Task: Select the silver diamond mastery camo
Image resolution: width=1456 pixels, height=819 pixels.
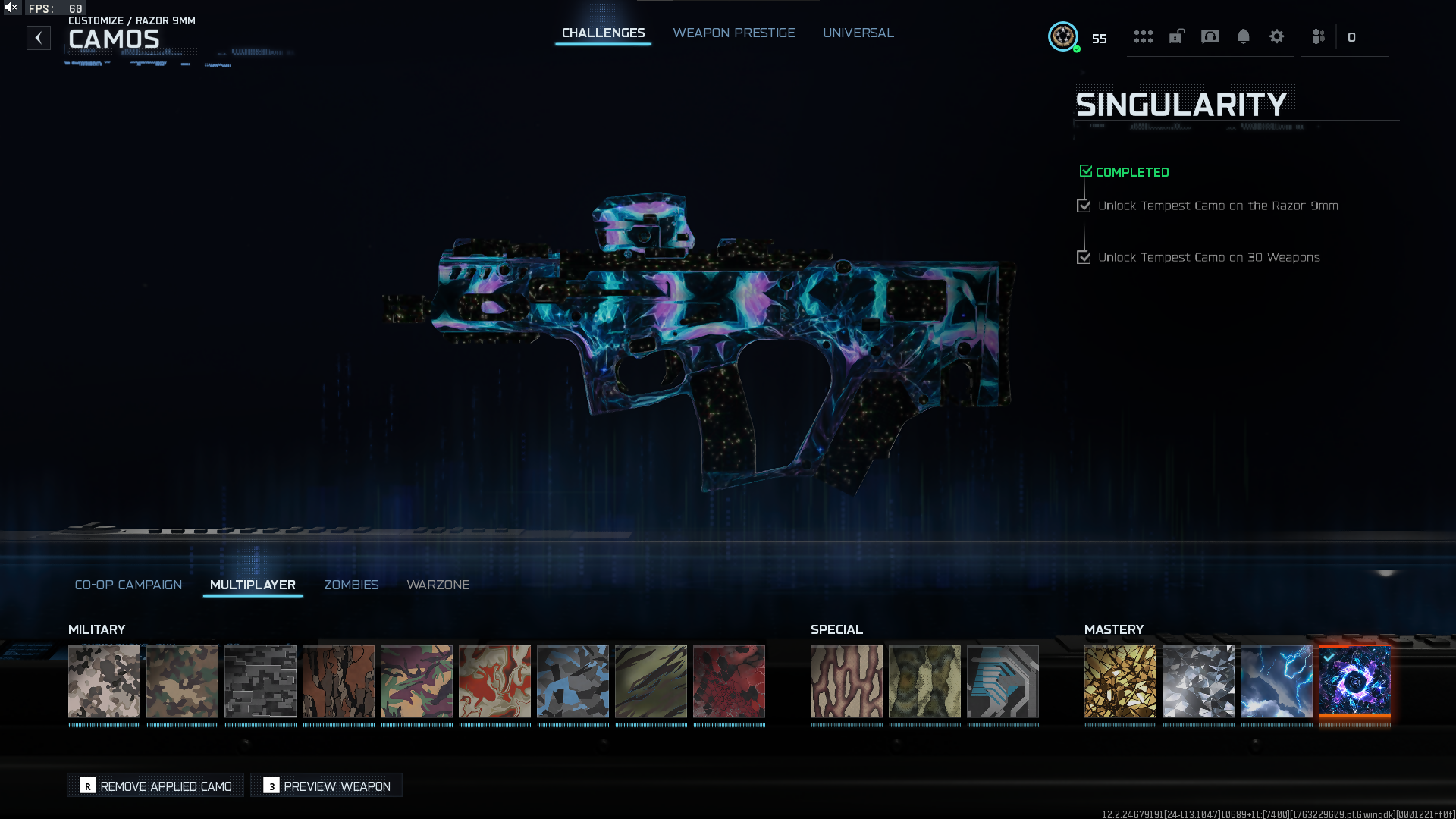Action: pyautogui.click(x=1198, y=681)
